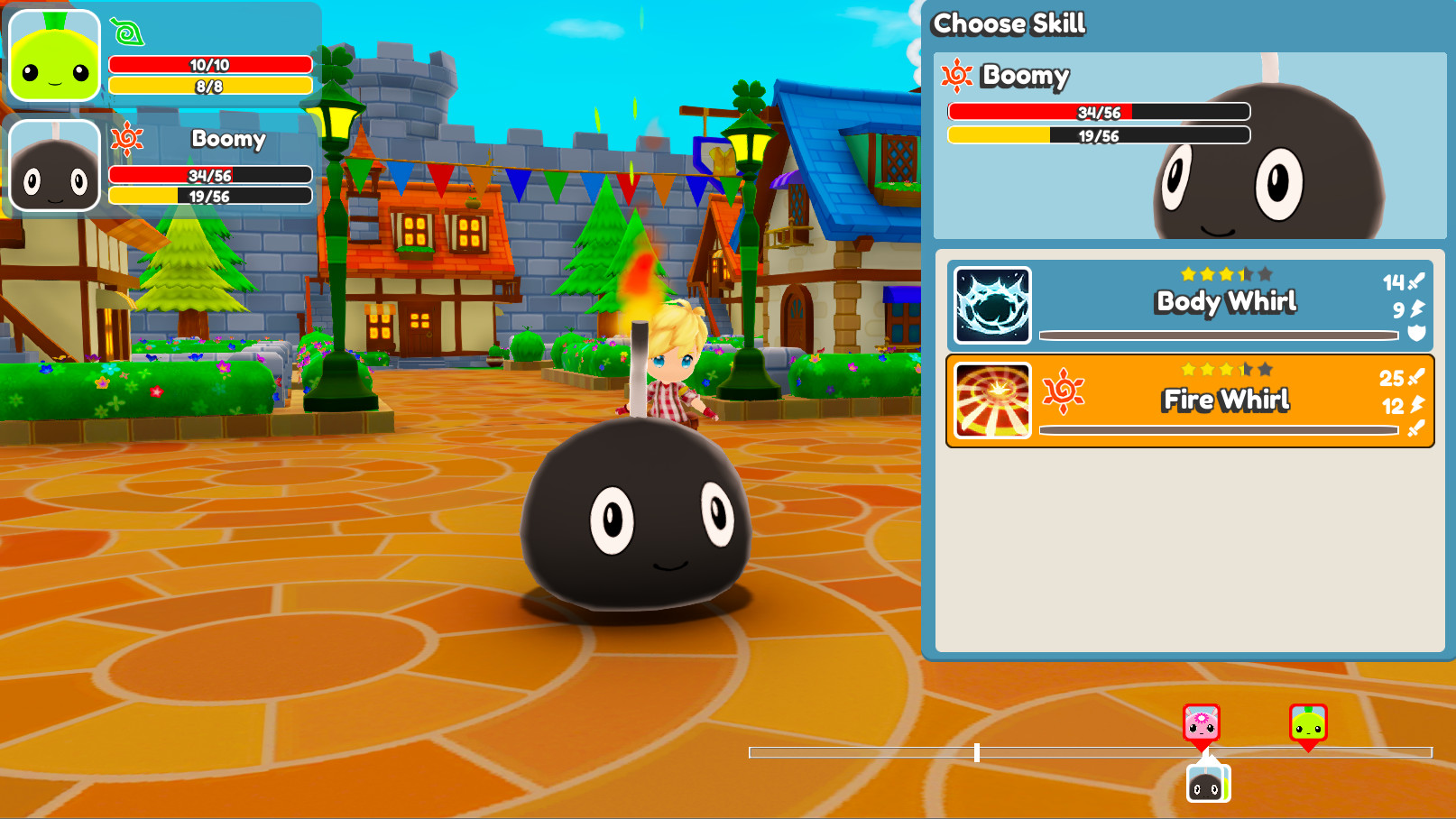Click the green slime turn-order marker
This screenshot has width=1456, height=819.
[x=1308, y=723]
